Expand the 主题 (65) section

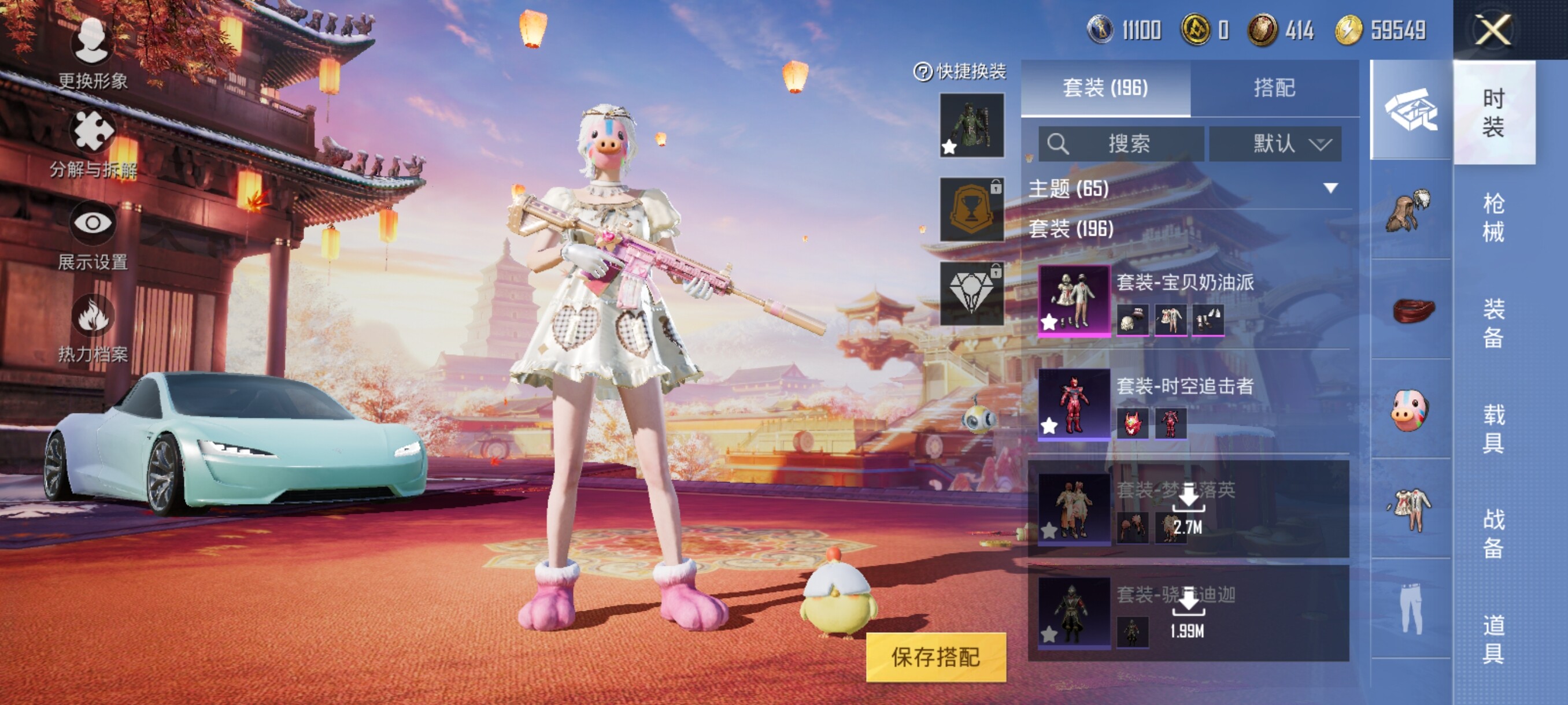coord(1330,188)
